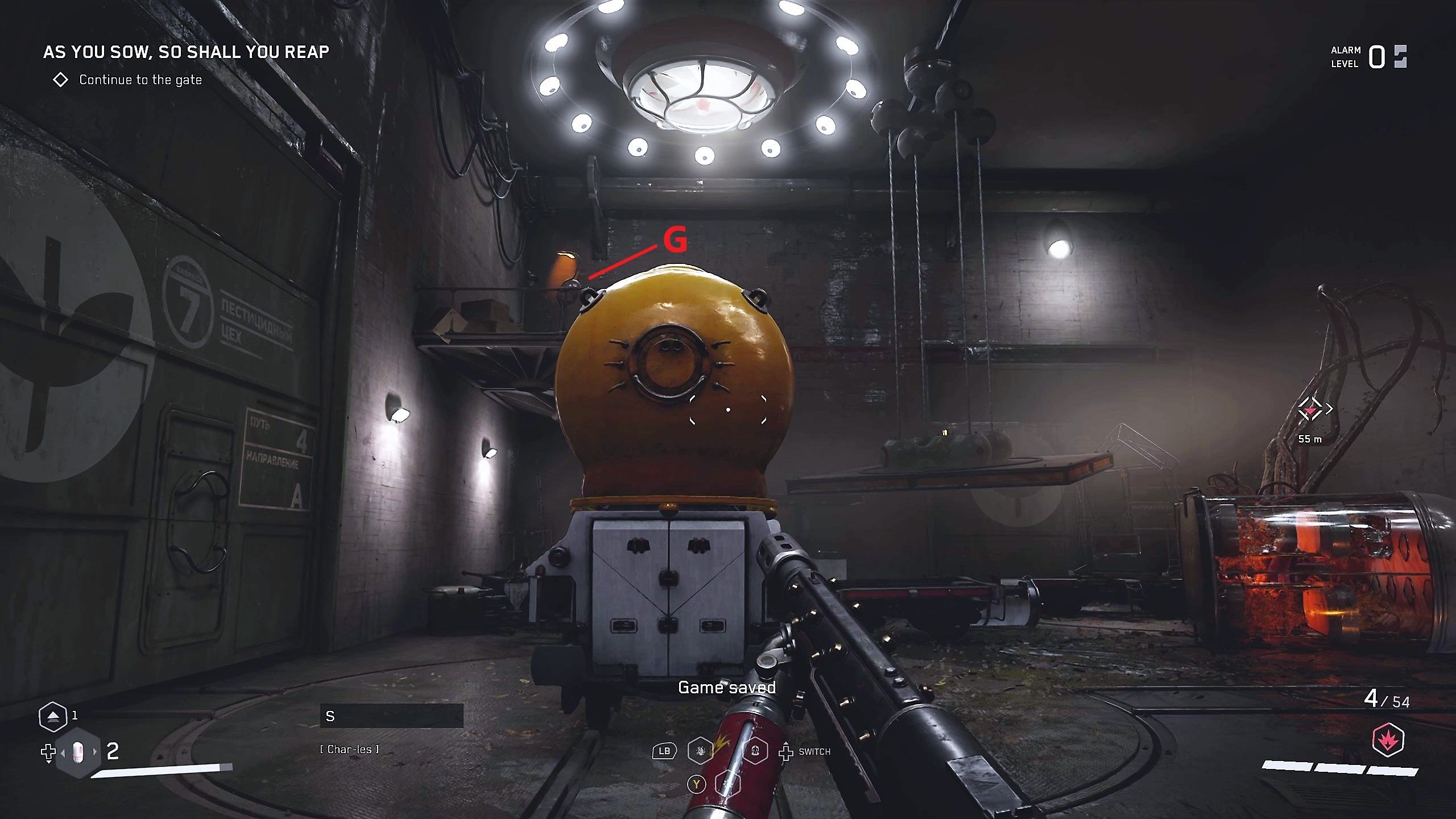Click the up-arrow hexagon item icon showing 1
Image resolution: width=1456 pixels, height=819 pixels.
pyautogui.click(x=53, y=716)
